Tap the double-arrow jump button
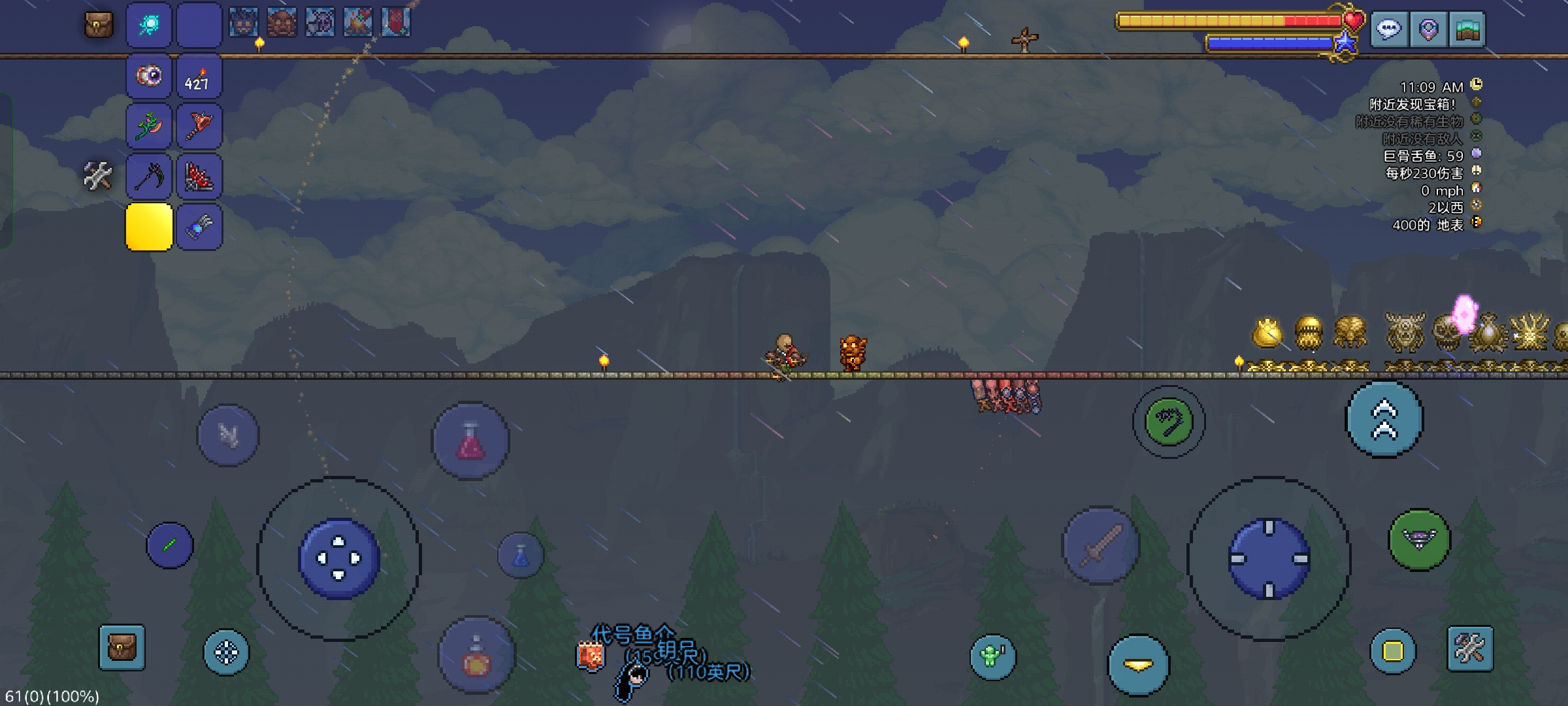Image resolution: width=1568 pixels, height=706 pixels. pos(1384,419)
